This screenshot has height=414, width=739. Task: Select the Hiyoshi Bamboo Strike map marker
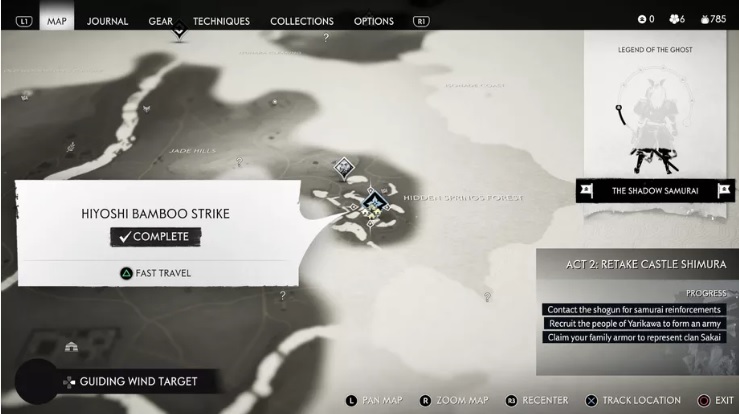(374, 204)
